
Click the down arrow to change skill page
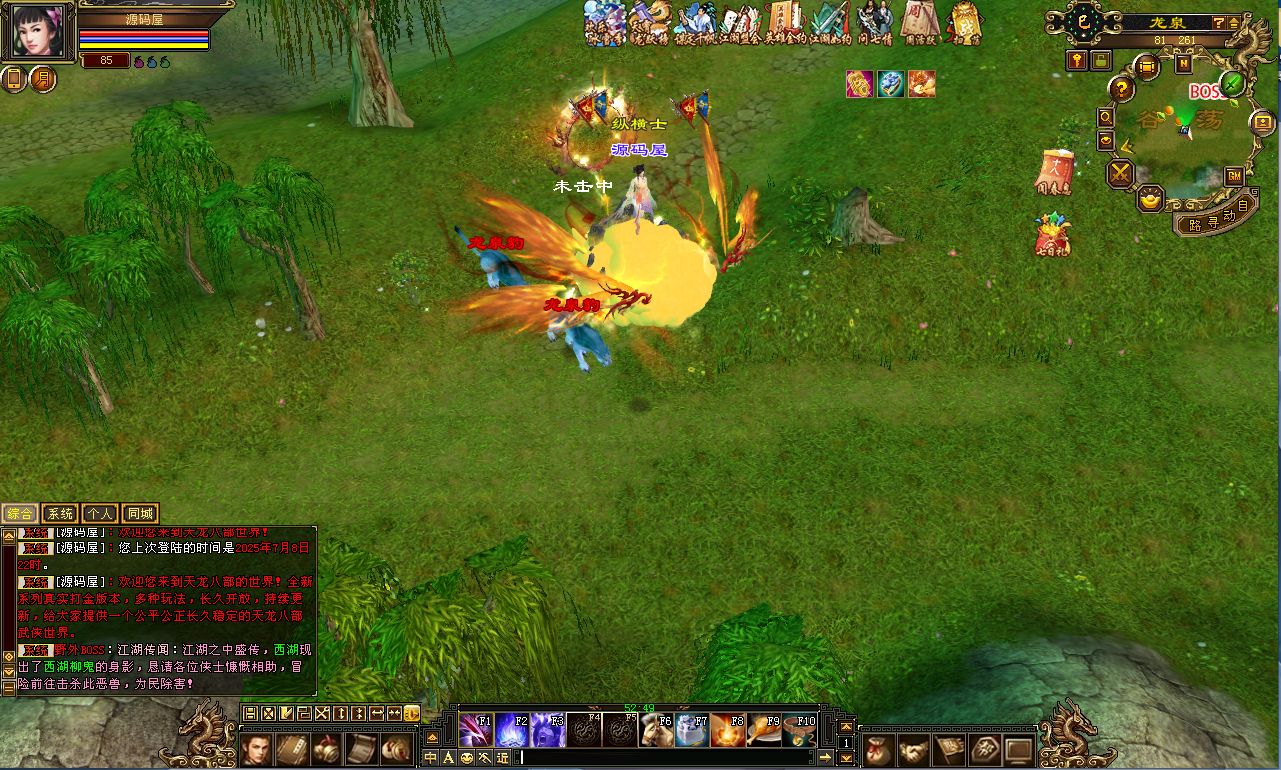(846, 757)
